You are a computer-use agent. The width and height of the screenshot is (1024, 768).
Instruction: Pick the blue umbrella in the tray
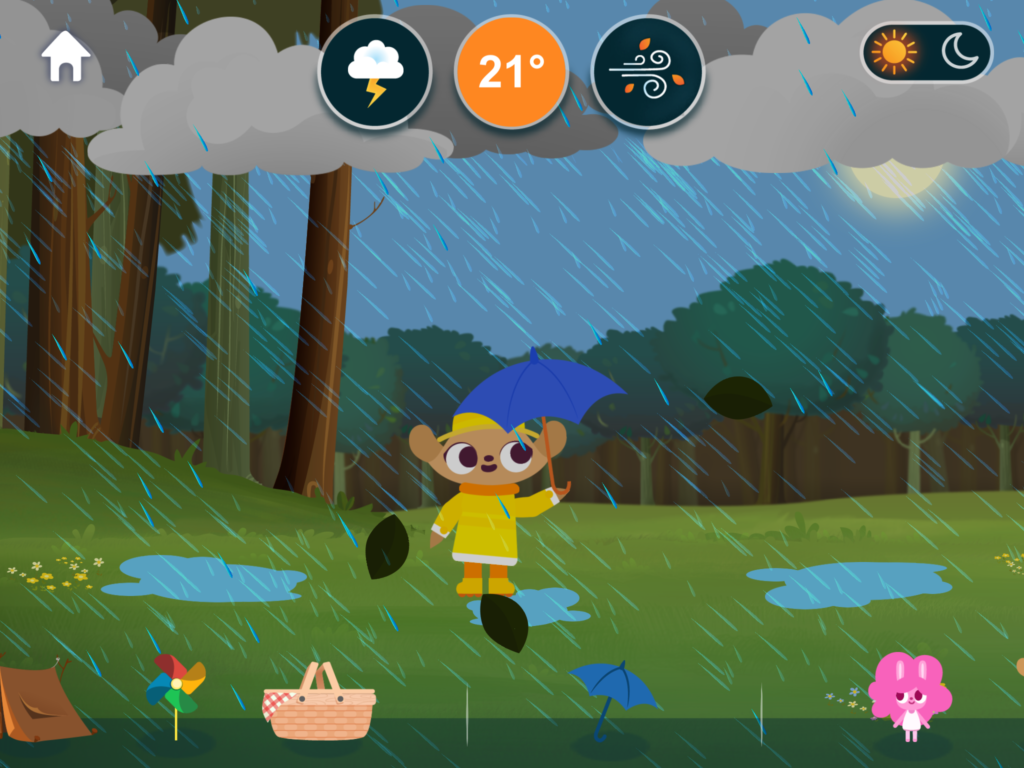coord(611,693)
